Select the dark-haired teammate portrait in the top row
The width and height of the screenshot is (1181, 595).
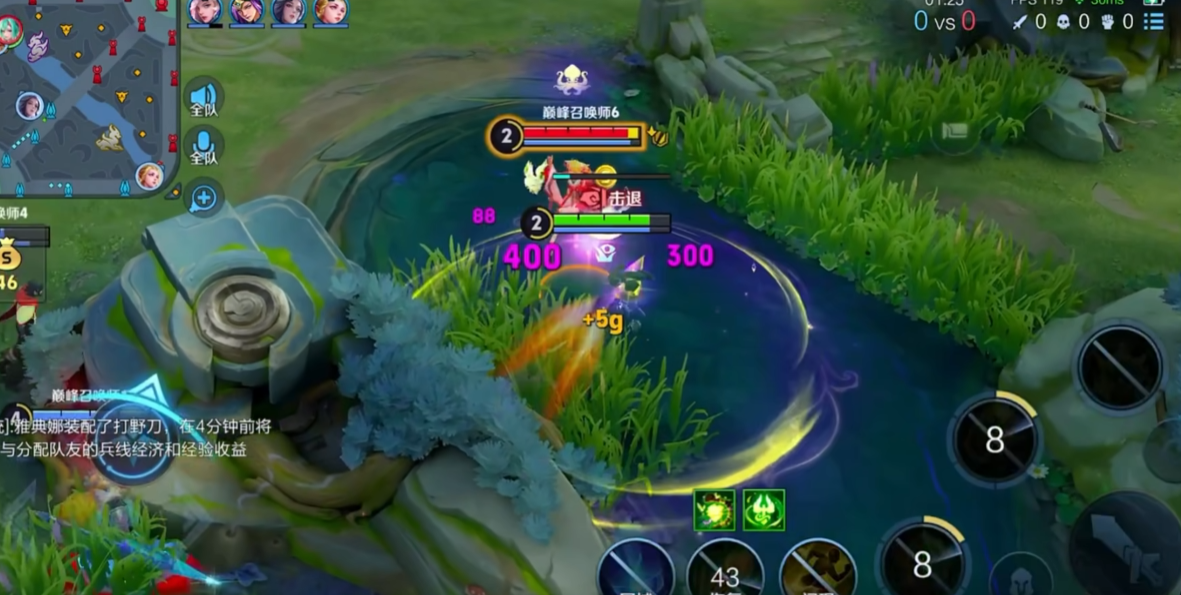(288, 11)
